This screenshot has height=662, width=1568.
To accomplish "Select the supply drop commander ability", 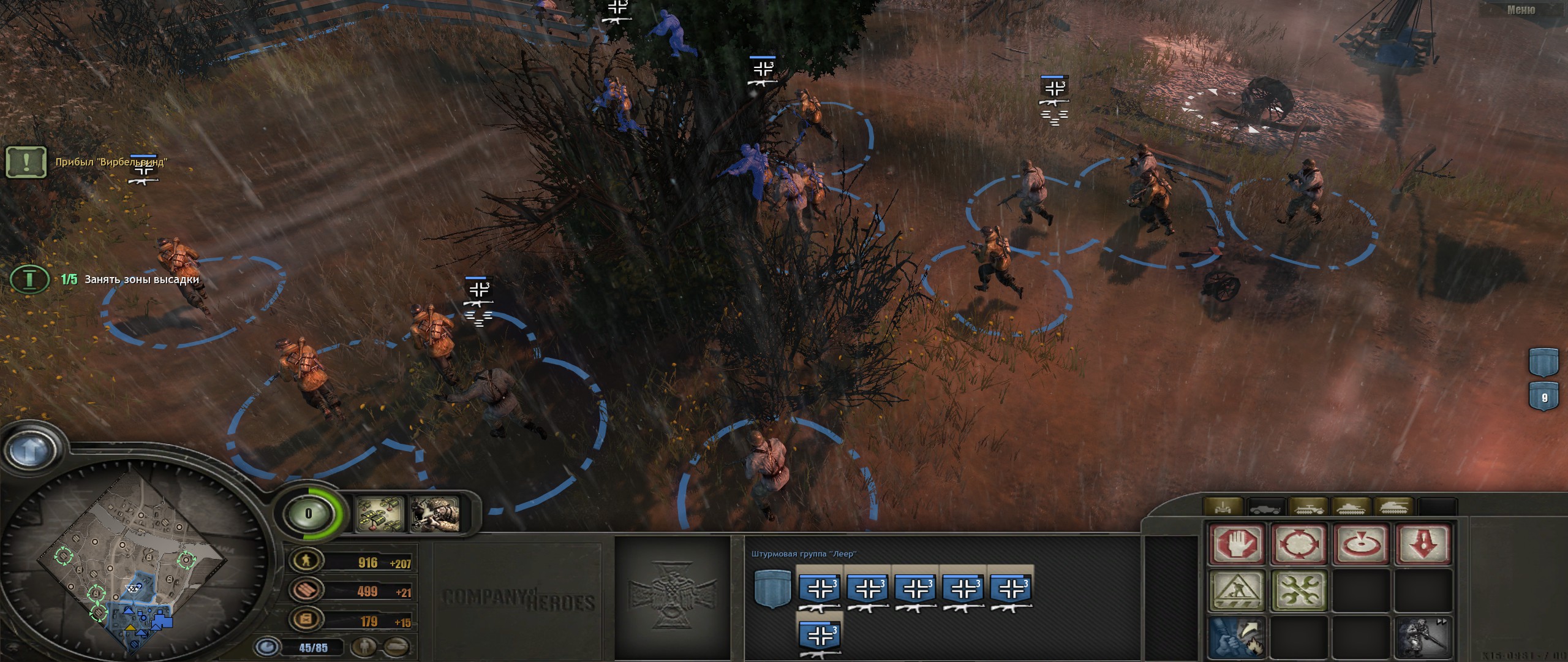I will (x=381, y=514).
